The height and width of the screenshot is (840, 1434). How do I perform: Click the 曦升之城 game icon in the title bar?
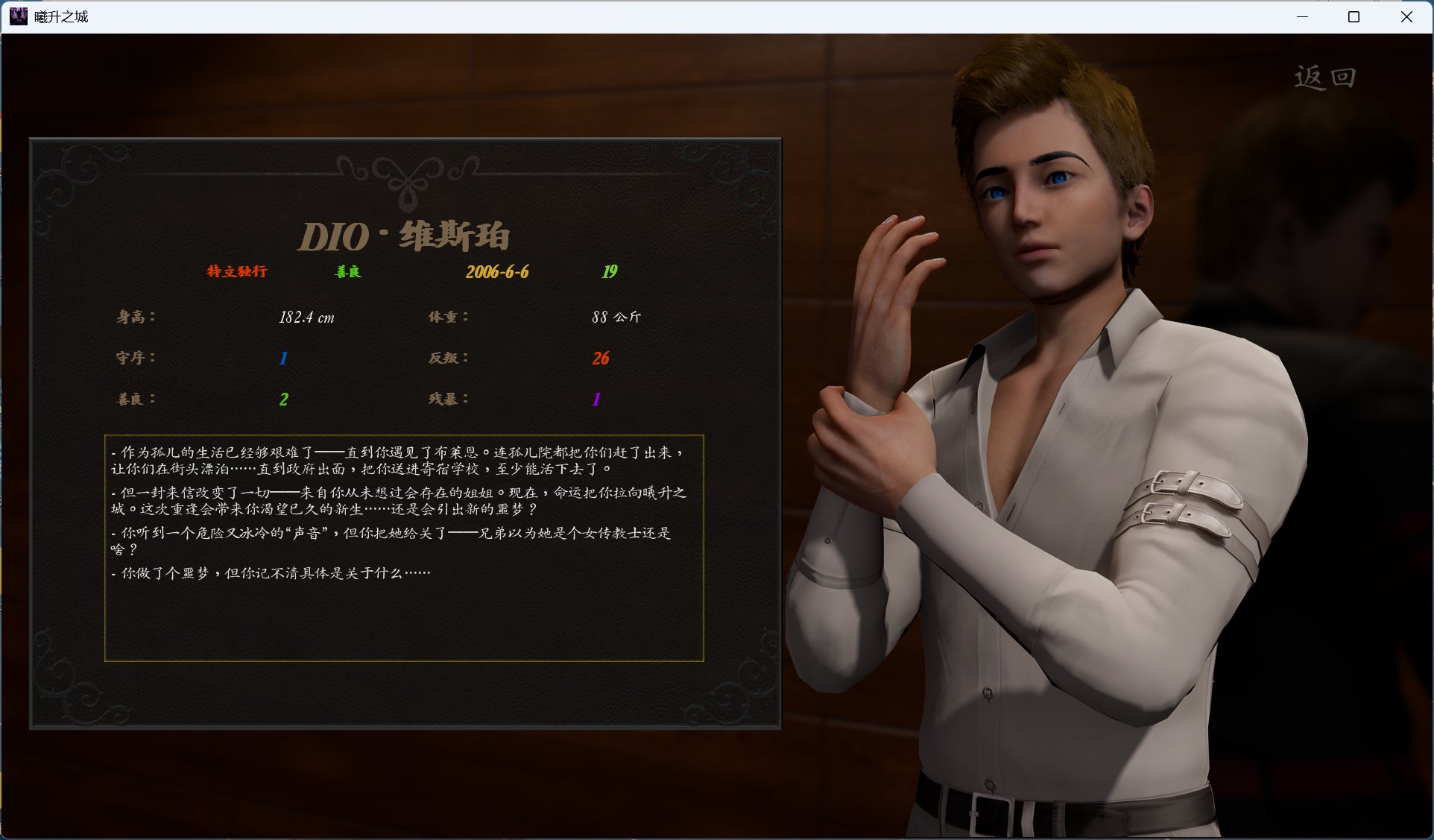click(19, 16)
